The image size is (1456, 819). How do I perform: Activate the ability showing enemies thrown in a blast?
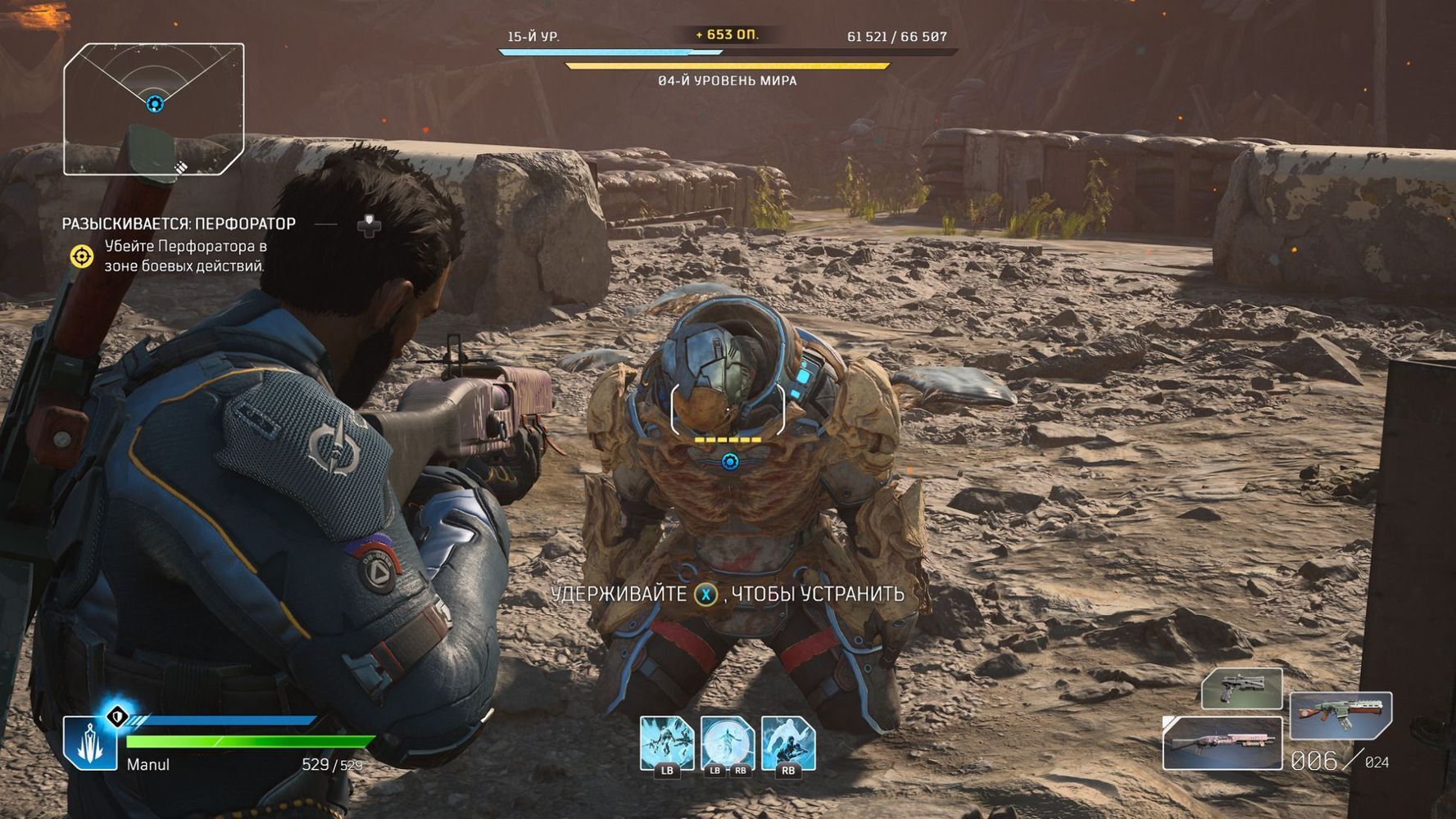pyautogui.click(x=666, y=743)
